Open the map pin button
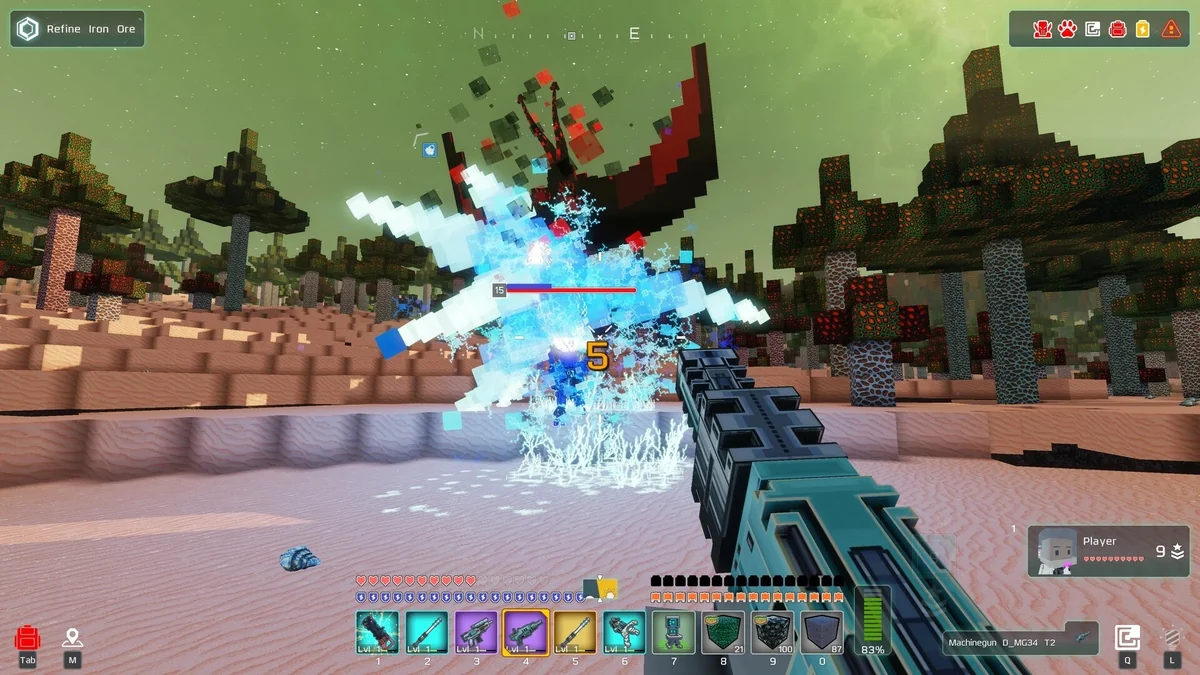Viewport: 1200px width, 675px height. [72, 638]
